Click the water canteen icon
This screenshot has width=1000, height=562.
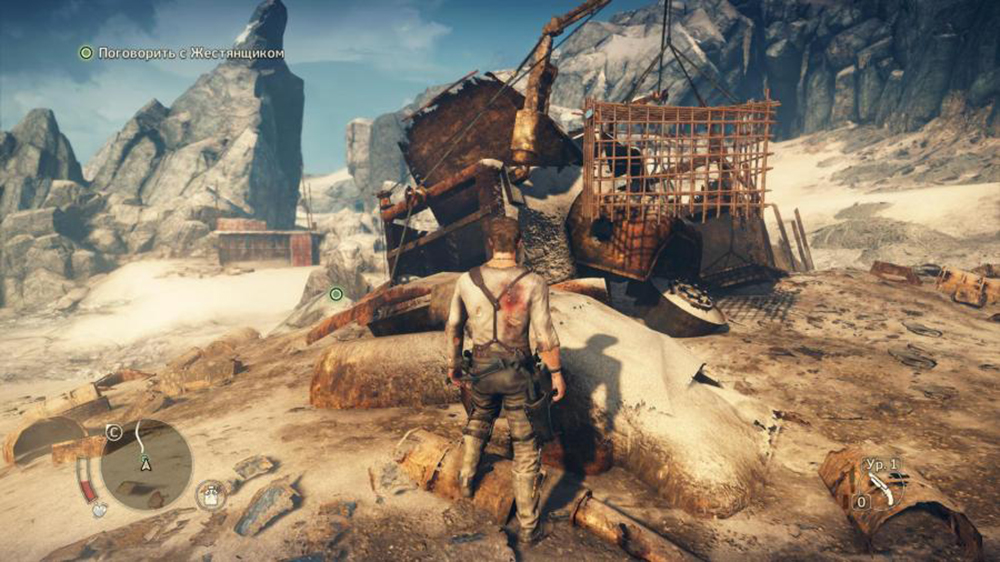(211, 494)
